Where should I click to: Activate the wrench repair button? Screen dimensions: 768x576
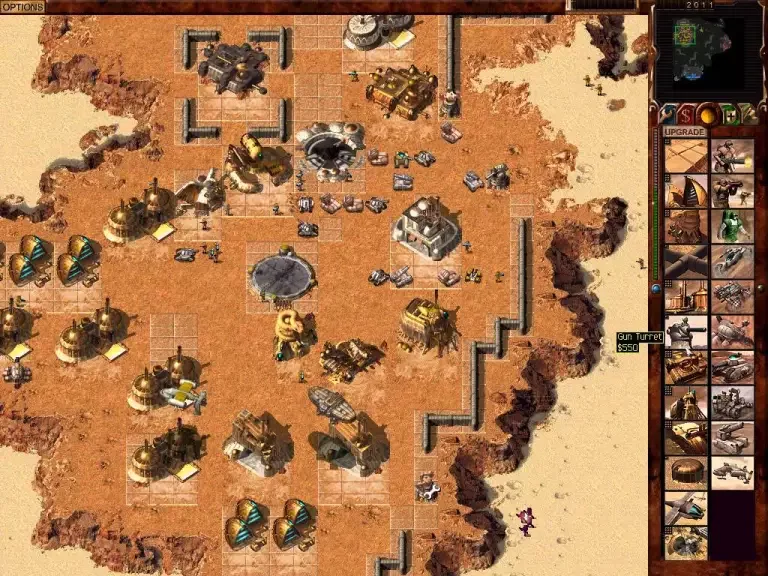[666, 113]
